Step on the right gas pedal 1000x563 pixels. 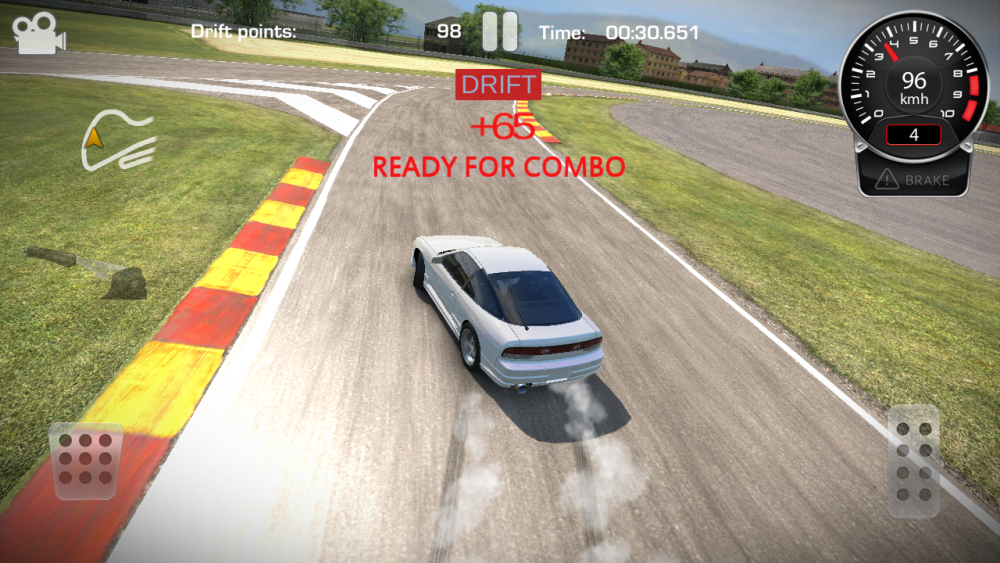click(913, 460)
